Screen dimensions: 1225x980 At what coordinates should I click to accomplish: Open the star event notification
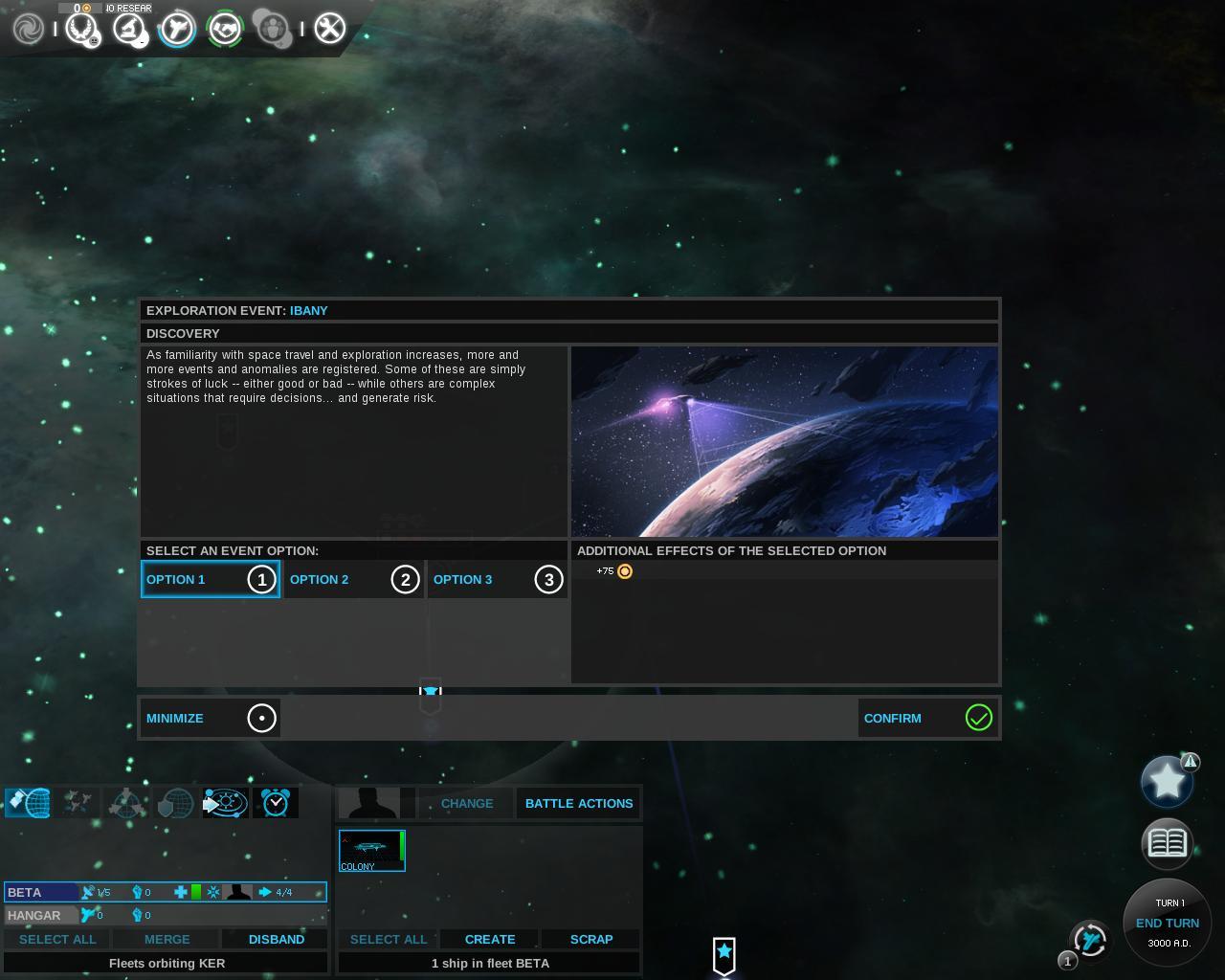click(1167, 781)
